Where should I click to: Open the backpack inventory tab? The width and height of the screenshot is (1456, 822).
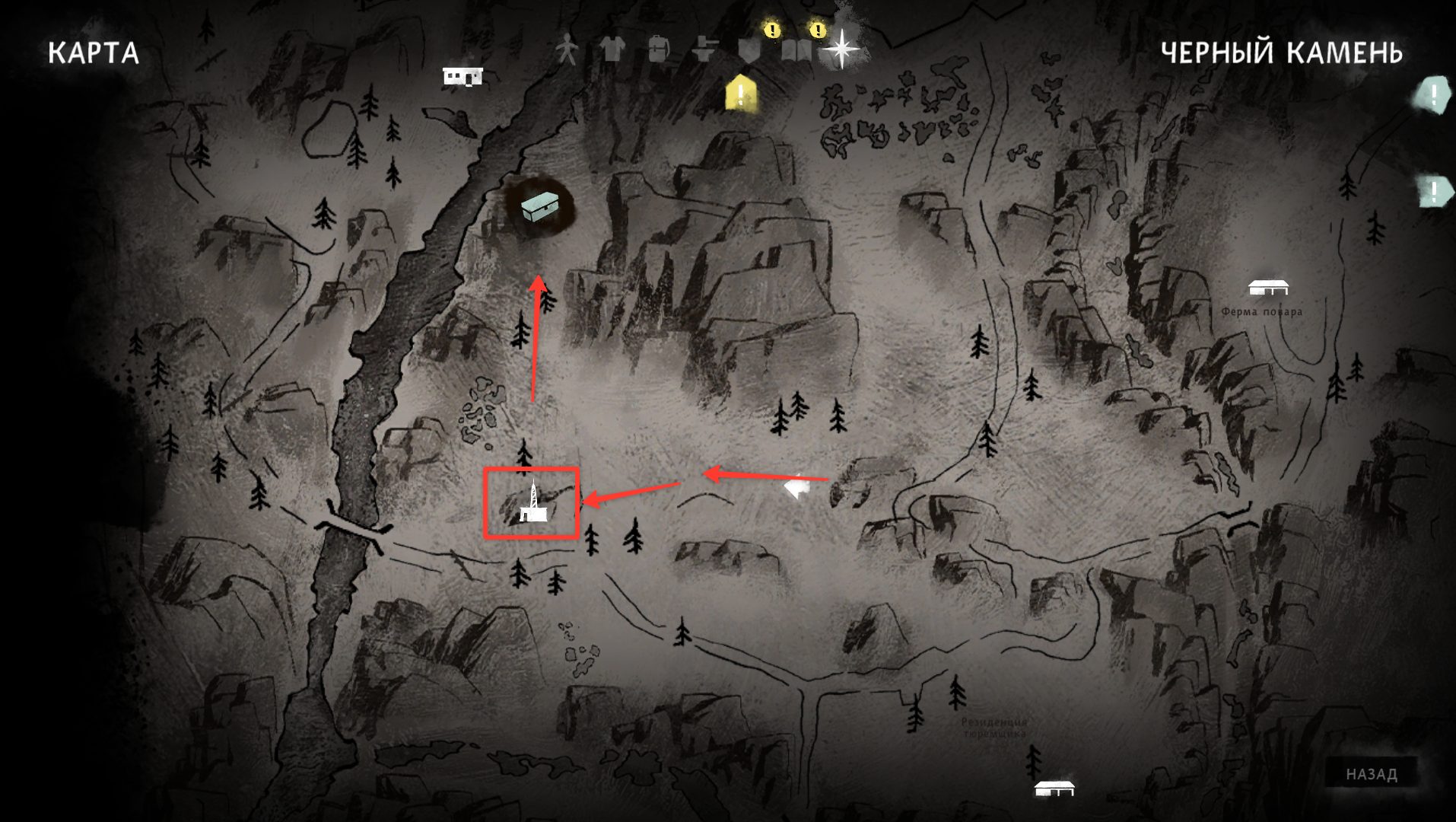658,49
